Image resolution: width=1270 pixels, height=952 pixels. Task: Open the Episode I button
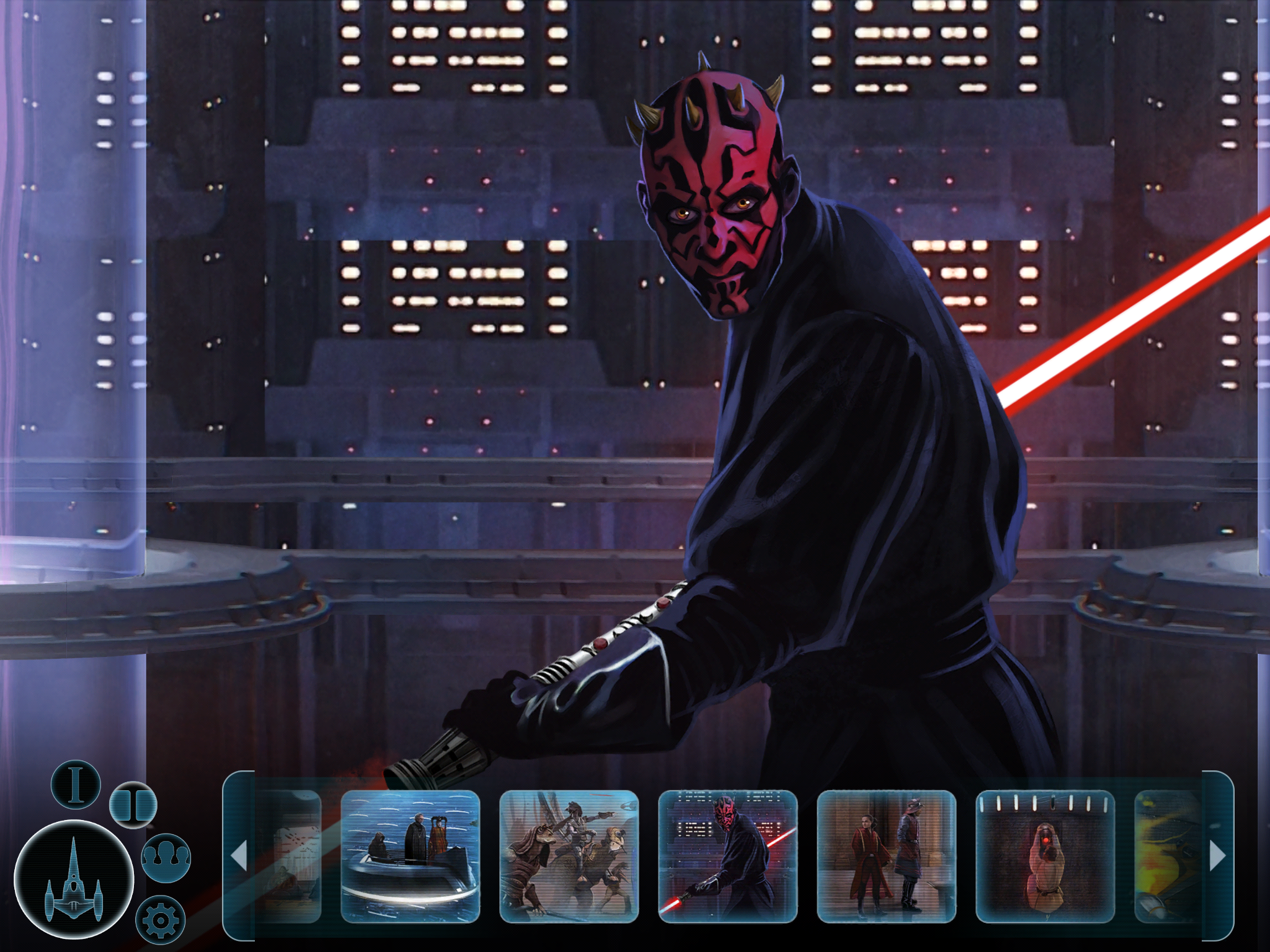click(76, 785)
